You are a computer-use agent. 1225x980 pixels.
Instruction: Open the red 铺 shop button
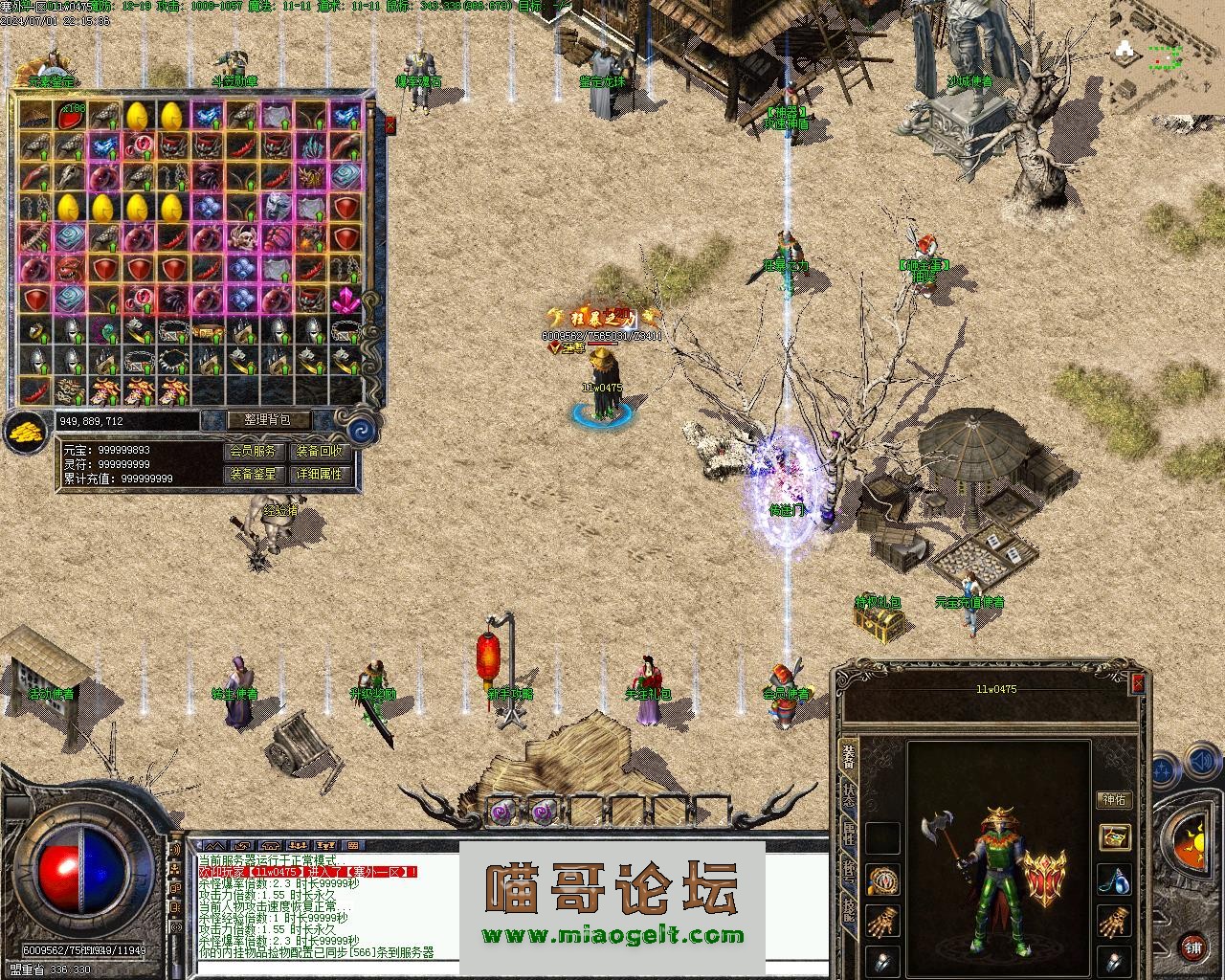tap(1192, 947)
